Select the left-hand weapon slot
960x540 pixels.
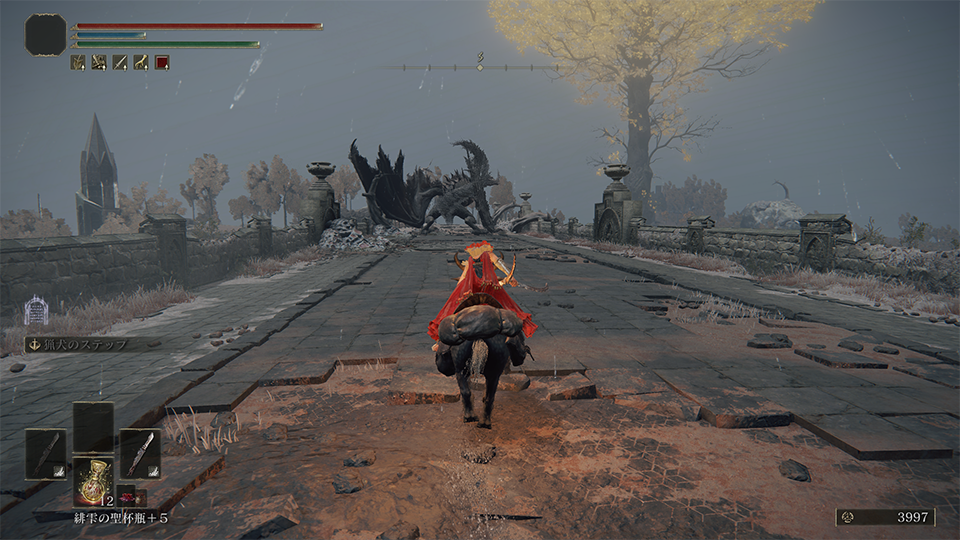click(45, 453)
